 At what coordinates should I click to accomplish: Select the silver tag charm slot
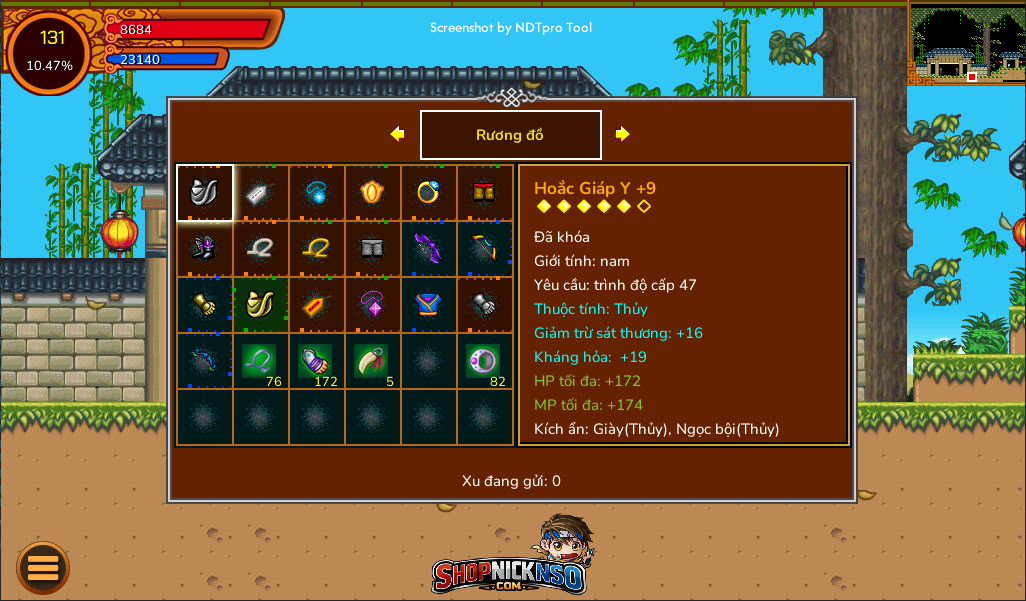pyautogui.click(x=261, y=193)
